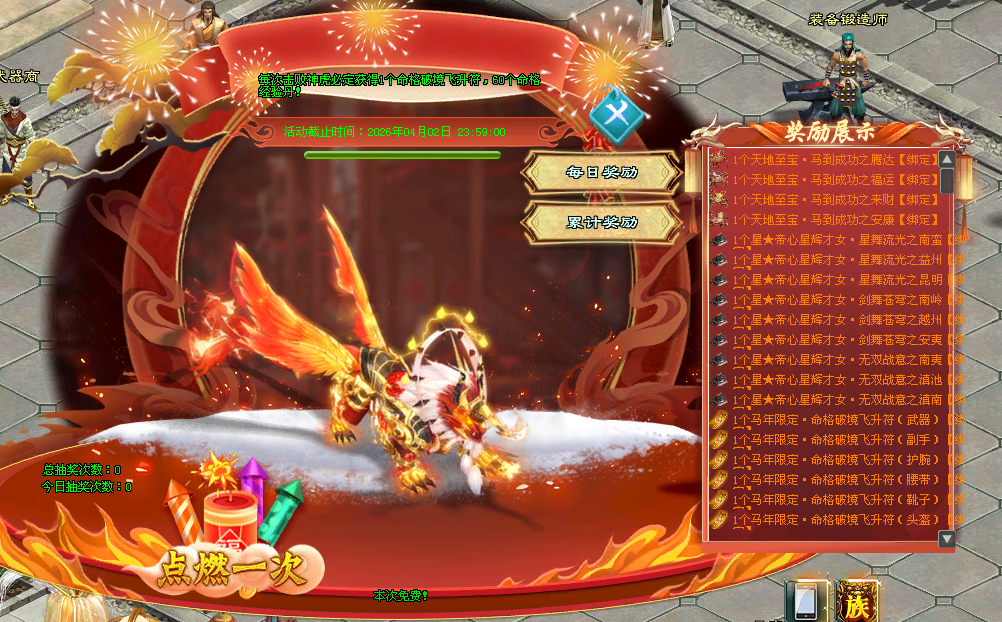The width and height of the screenshot is (1002, 622).
Task: Open the 族 clan icon
Action: click(x=858, y=601)
